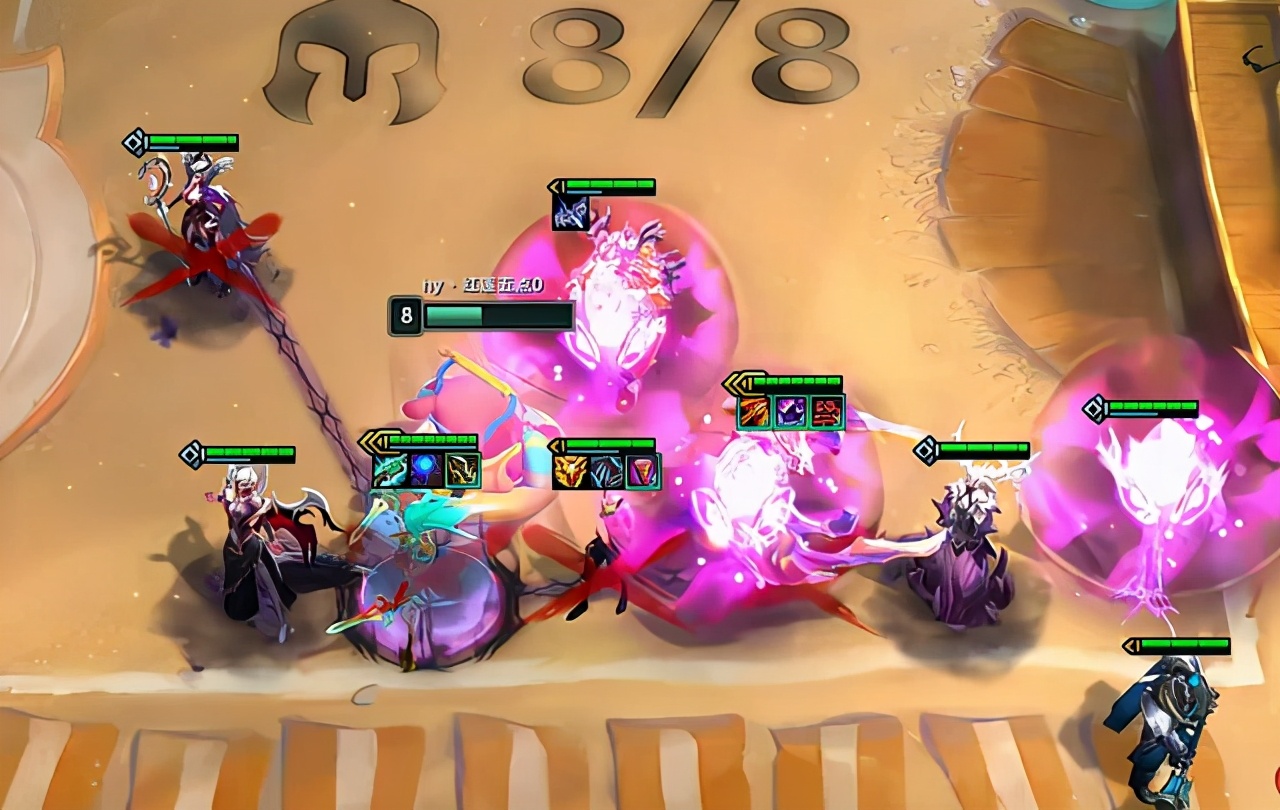Click the red rune item icon
Viewport: 1280px width, 810px height.
(x=827, y=412)
